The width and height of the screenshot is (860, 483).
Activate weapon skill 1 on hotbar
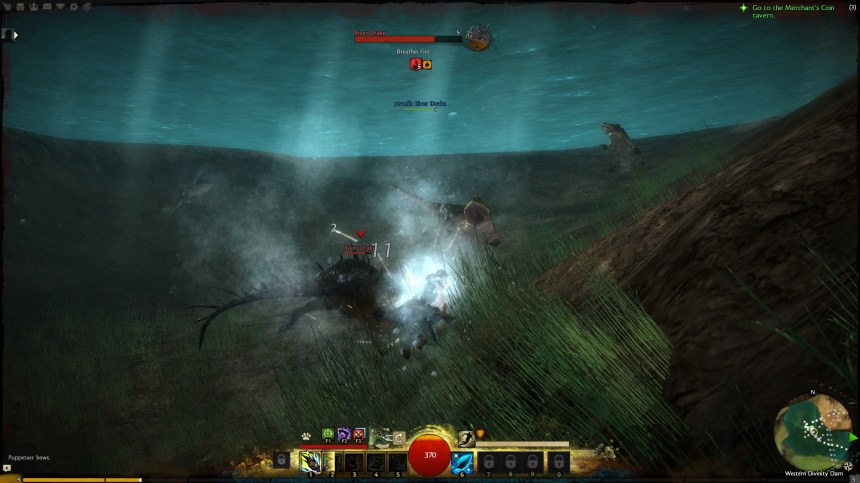[310, 462]
